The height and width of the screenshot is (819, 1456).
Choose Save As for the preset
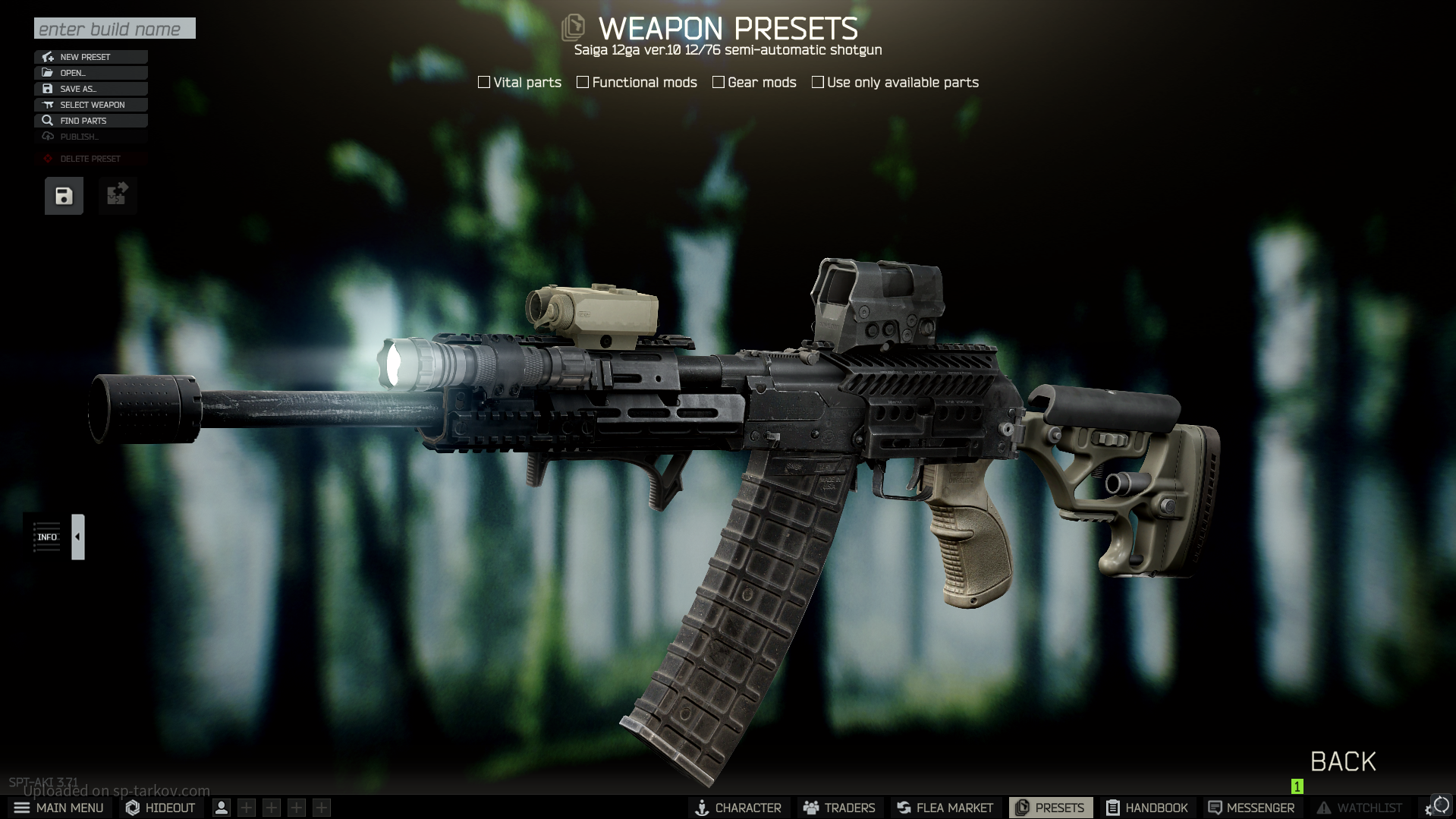point(90,89)
